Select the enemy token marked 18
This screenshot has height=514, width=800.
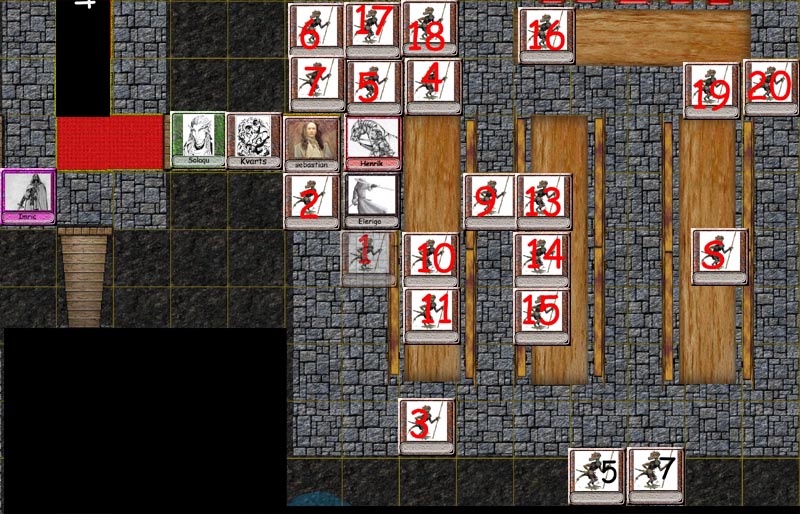pyautogui.click(x=430, y=29)
